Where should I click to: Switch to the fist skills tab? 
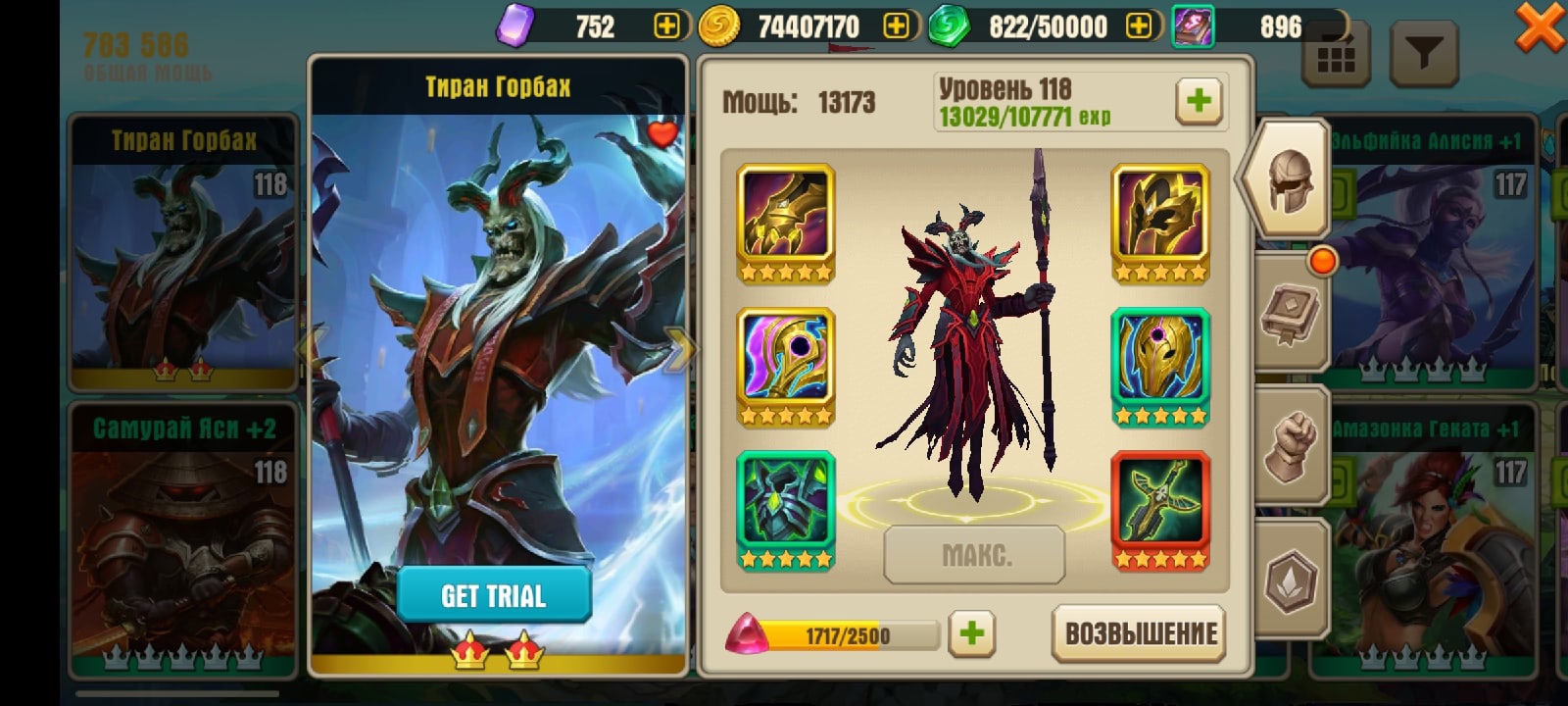(x=1291, y=446)
